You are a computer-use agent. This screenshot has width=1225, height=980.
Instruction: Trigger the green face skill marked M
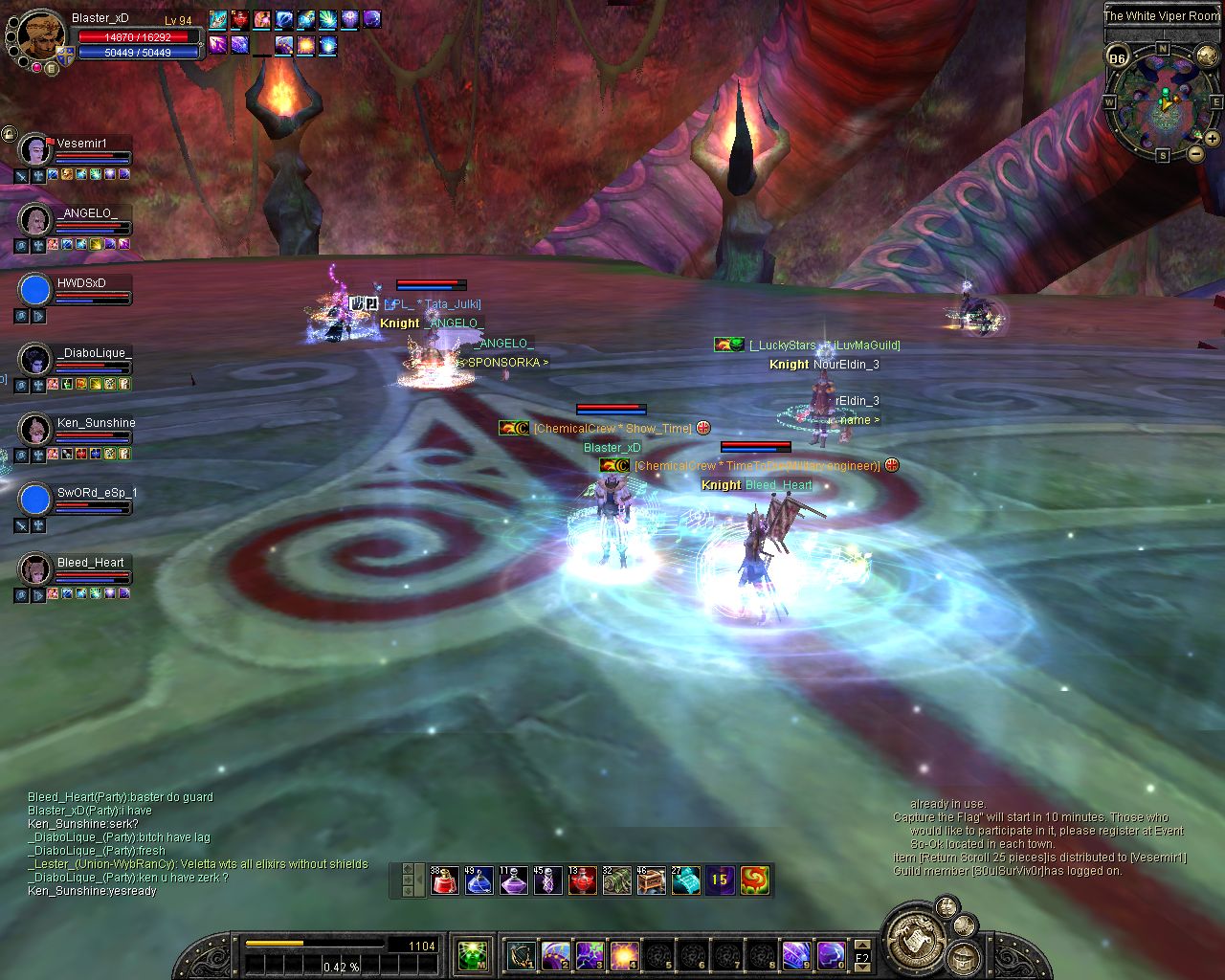click(472, 954)
